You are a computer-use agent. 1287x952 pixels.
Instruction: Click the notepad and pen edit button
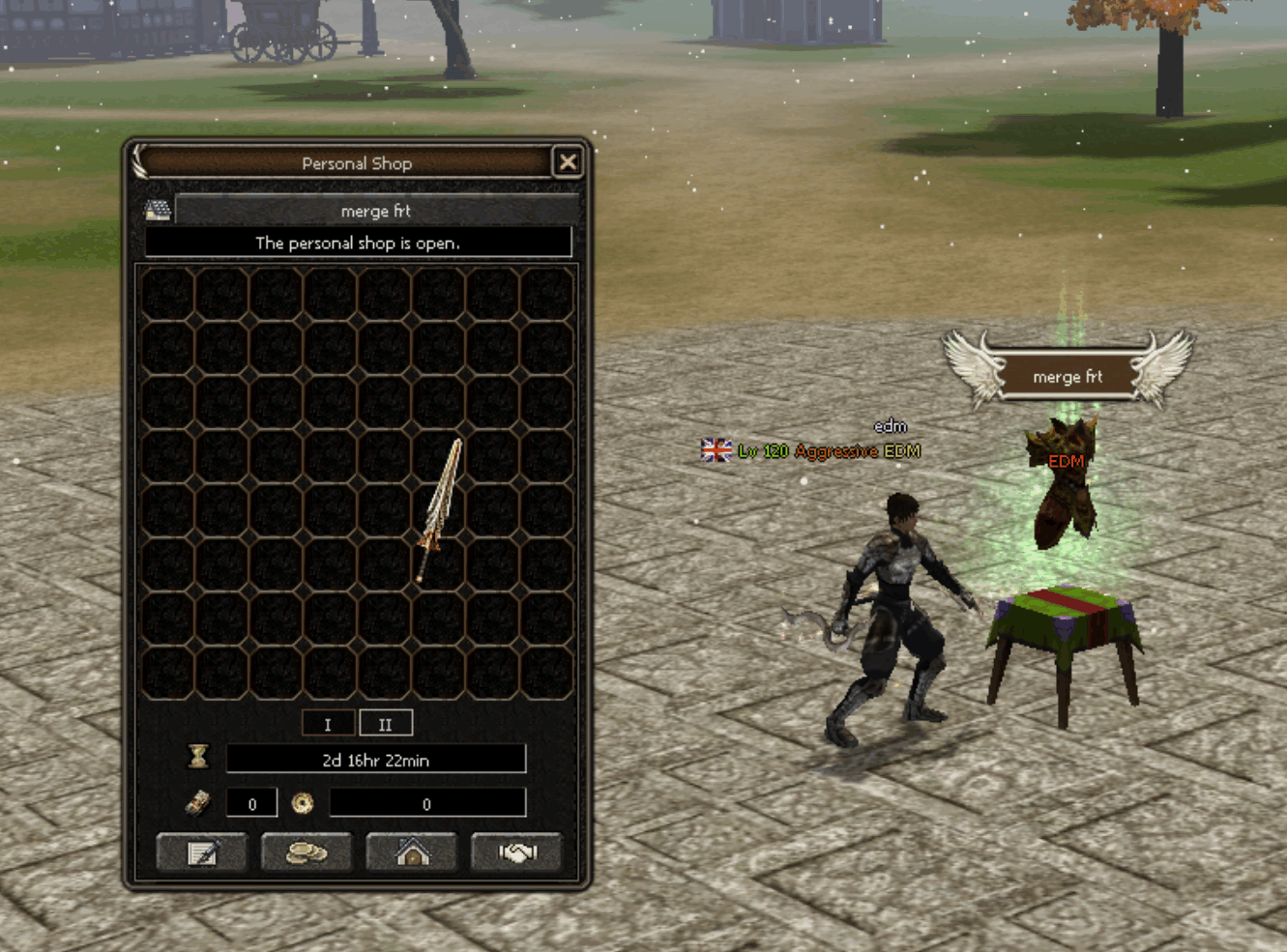click(x=202, y=852)
